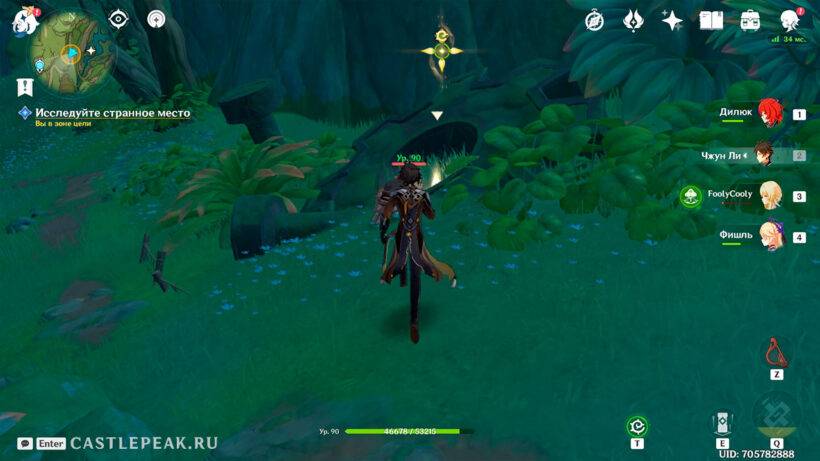Use the red bow gadget
Image resolution: width=820 pixels, height=461 pixels.
pos(775,353)
